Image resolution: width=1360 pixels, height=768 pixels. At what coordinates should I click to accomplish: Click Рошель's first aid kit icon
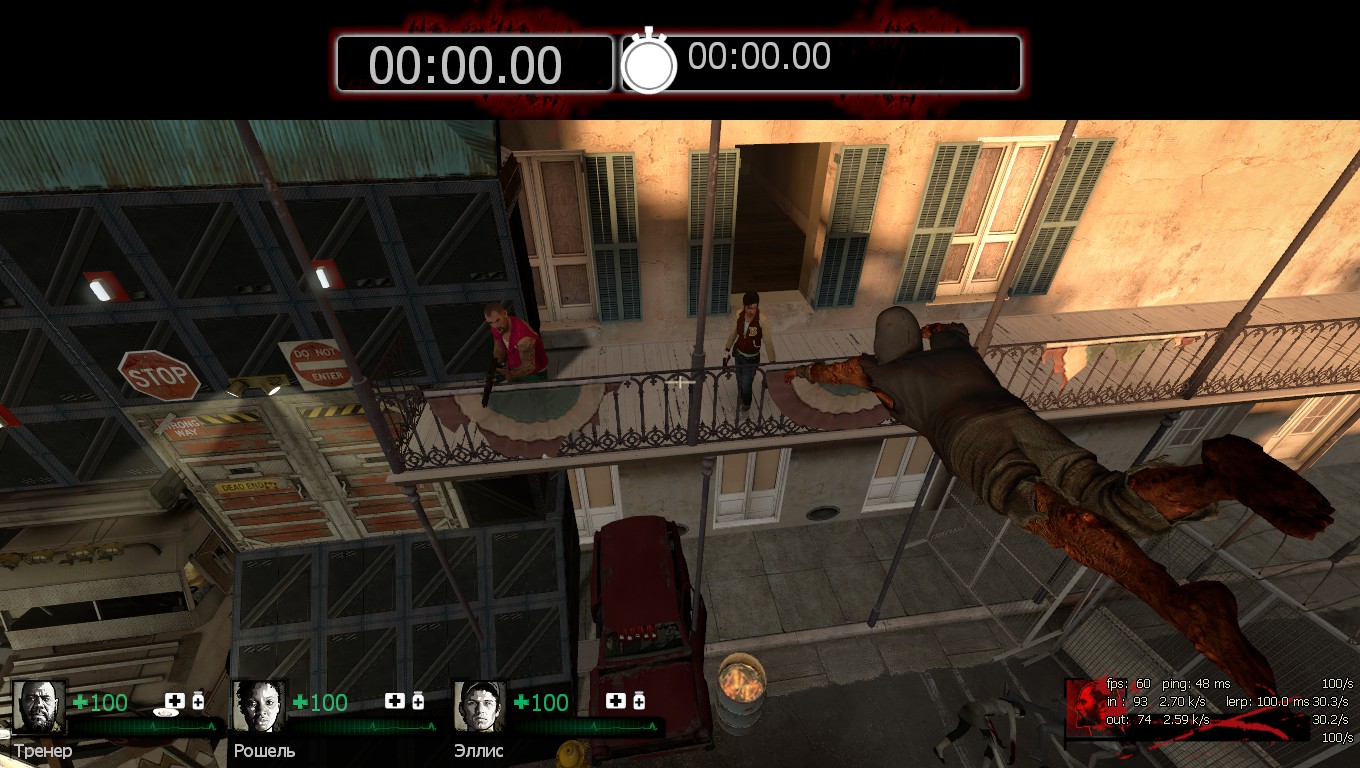pyautogui.click(x=395, y=701)
